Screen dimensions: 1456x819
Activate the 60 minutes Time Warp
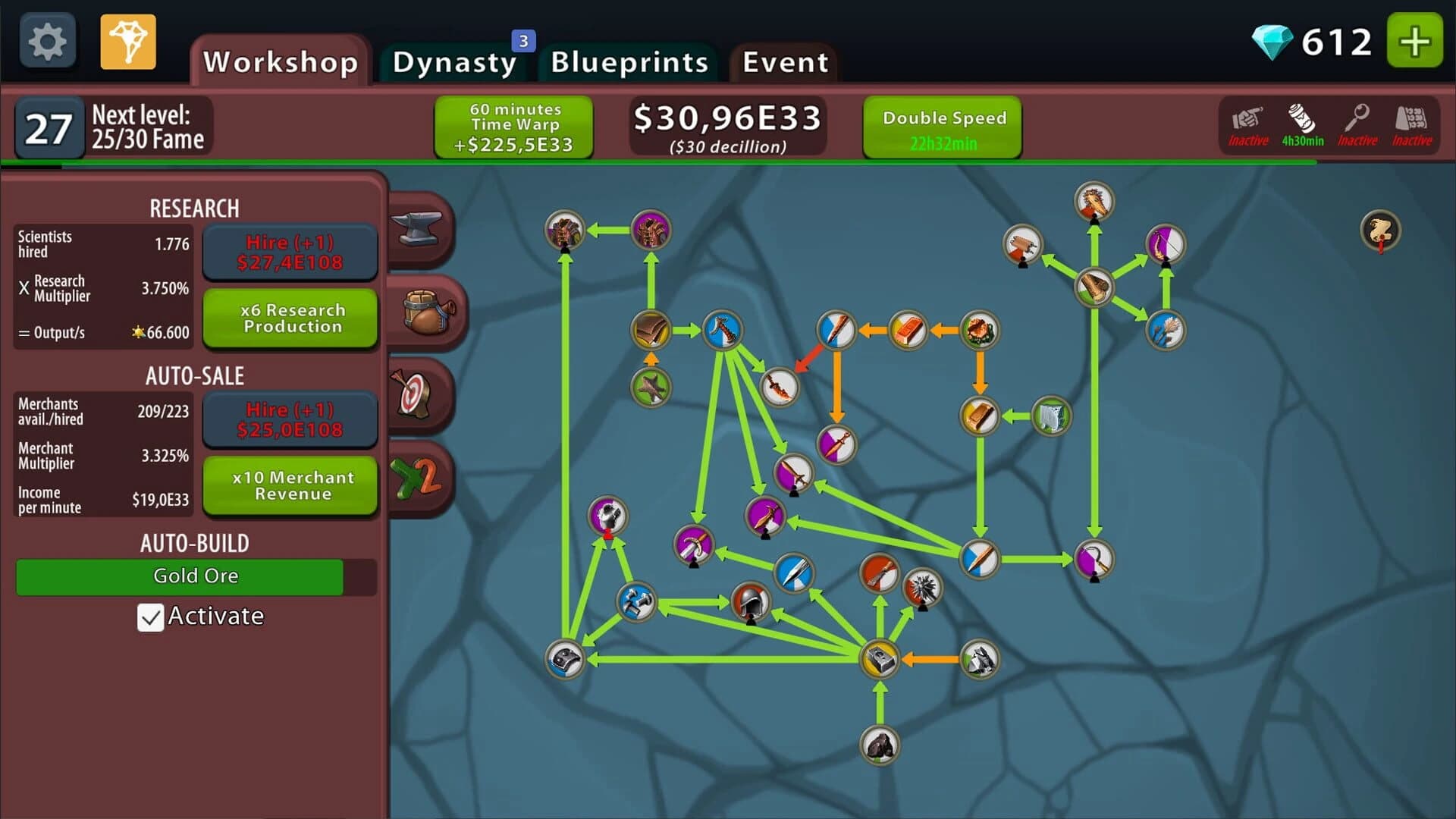(513, 127)
